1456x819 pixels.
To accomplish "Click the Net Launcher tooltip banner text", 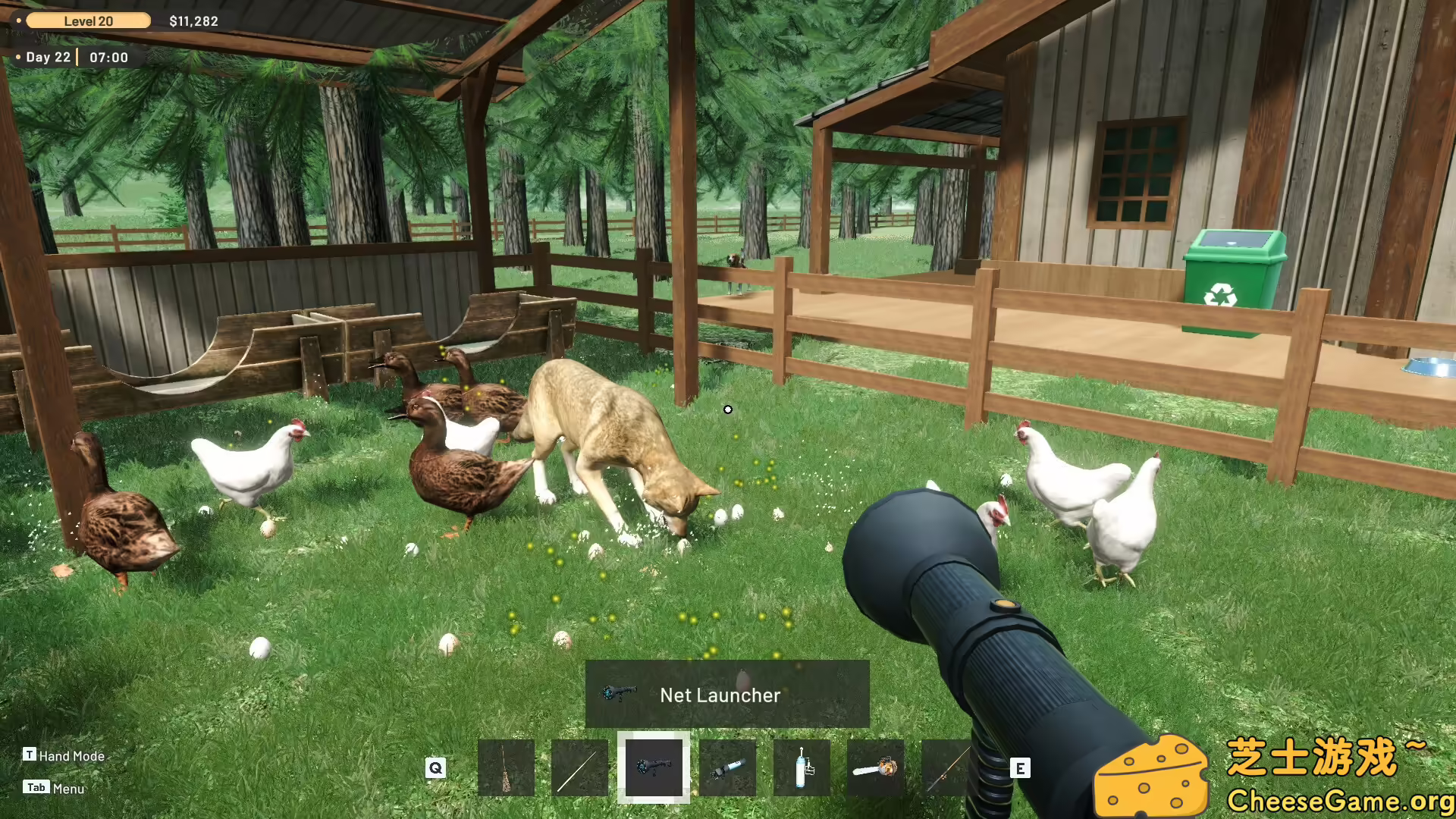I will point(721,695).
